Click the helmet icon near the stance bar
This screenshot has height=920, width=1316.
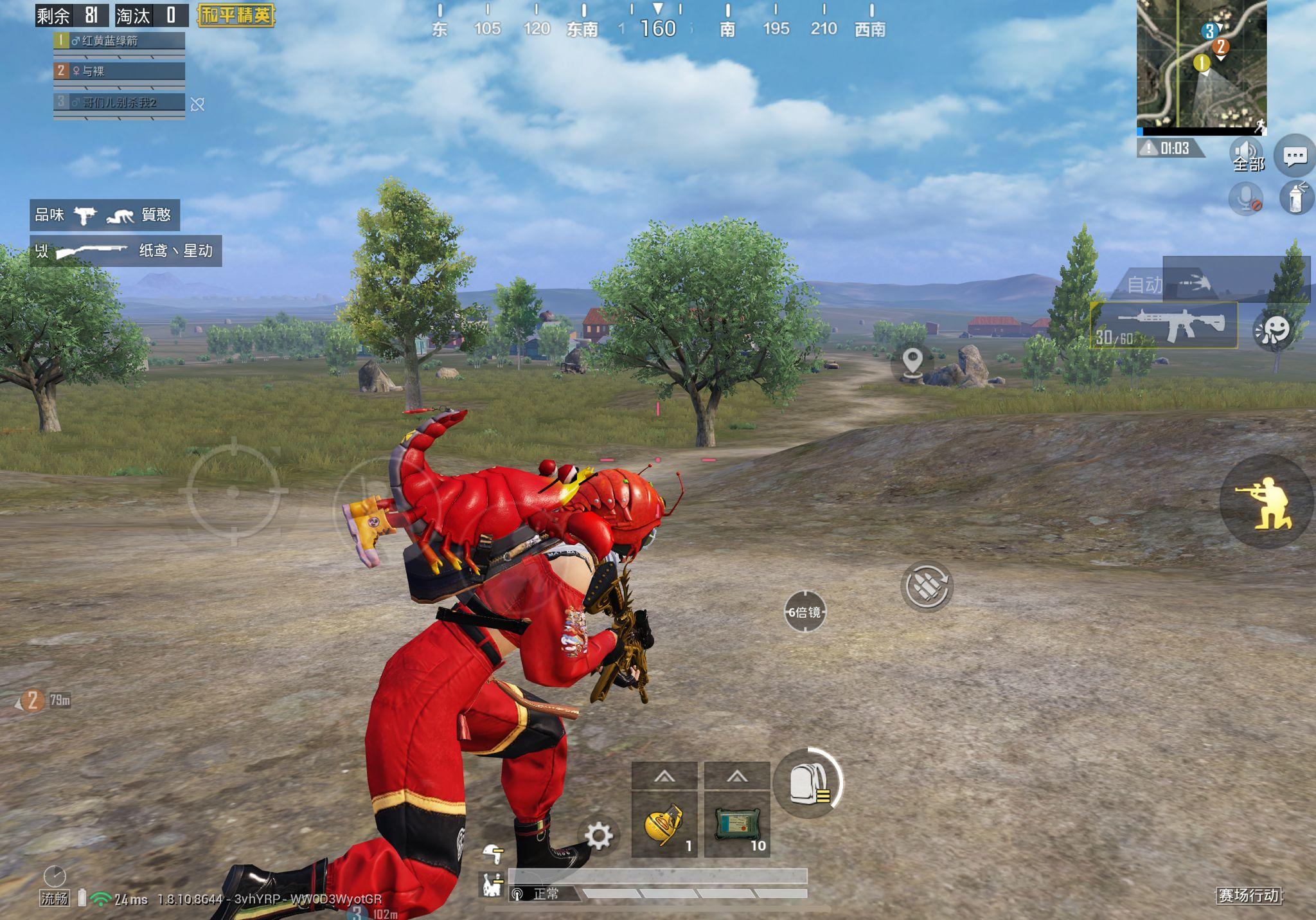[491, 852]
